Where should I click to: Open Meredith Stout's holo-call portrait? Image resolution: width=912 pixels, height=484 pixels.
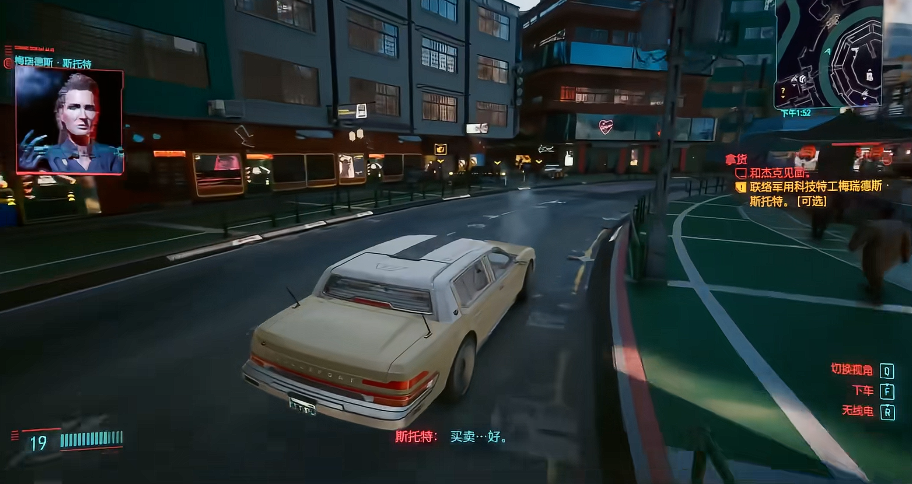(x=70, y=121)
